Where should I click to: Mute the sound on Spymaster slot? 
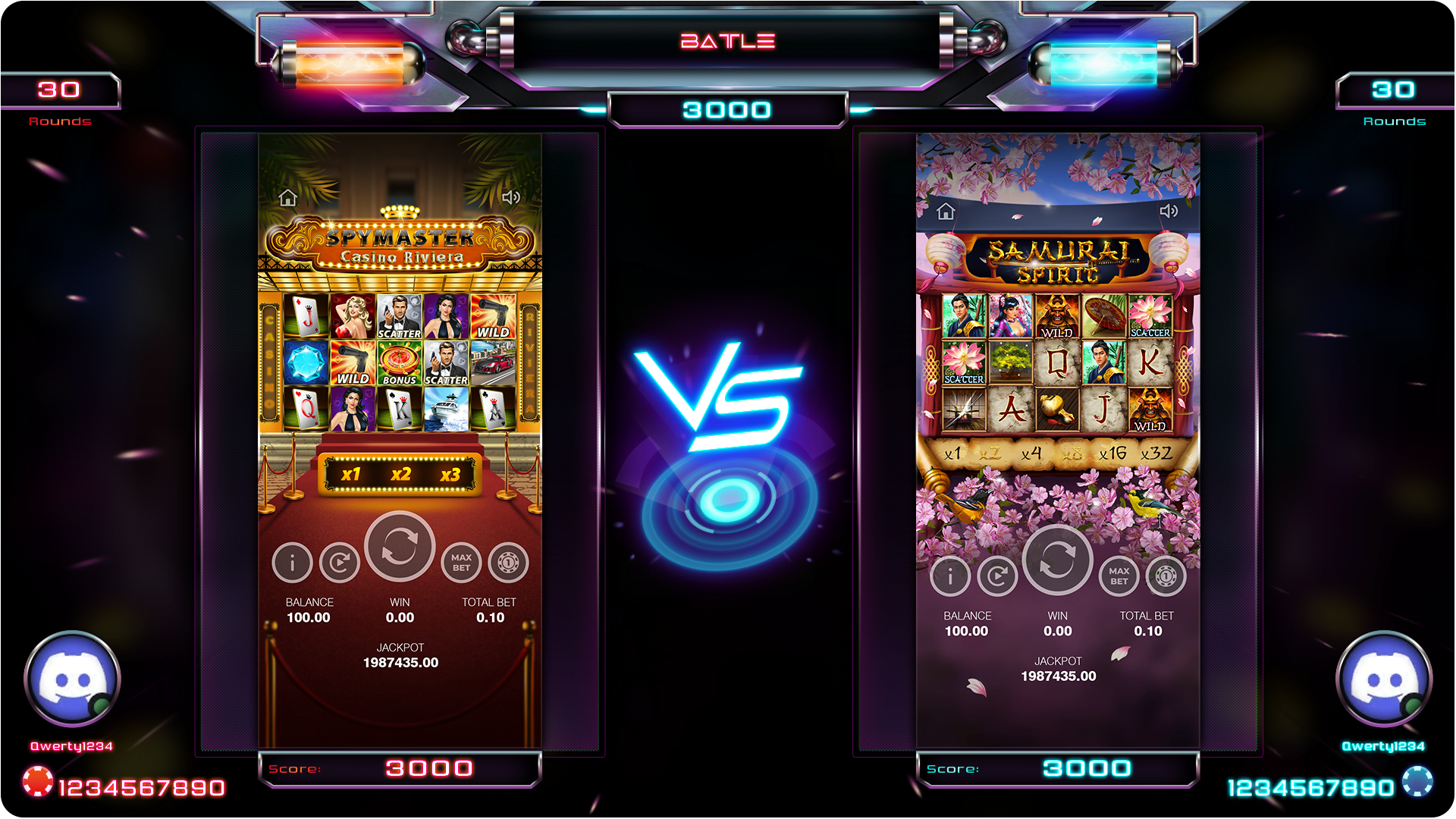pos(511,198)
